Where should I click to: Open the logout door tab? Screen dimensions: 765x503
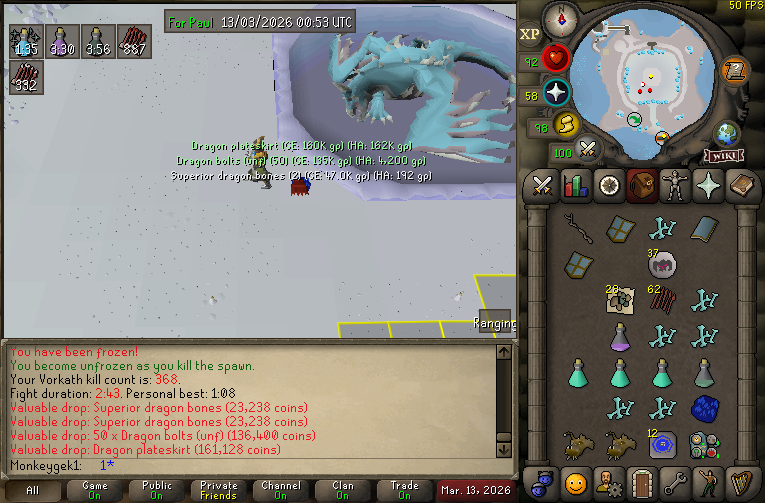[x=641, y=481]
